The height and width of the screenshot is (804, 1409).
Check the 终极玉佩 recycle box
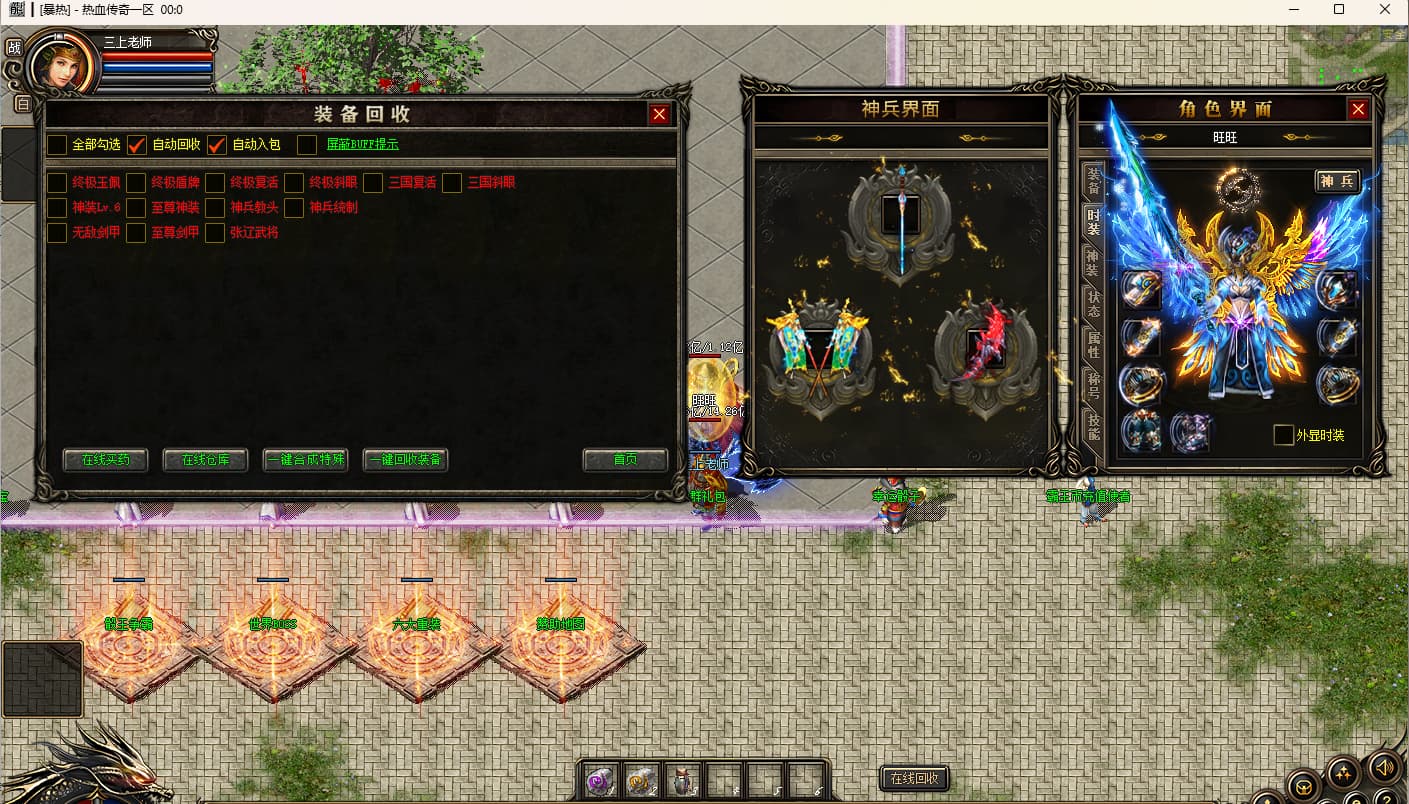click(x=58, y=183)
